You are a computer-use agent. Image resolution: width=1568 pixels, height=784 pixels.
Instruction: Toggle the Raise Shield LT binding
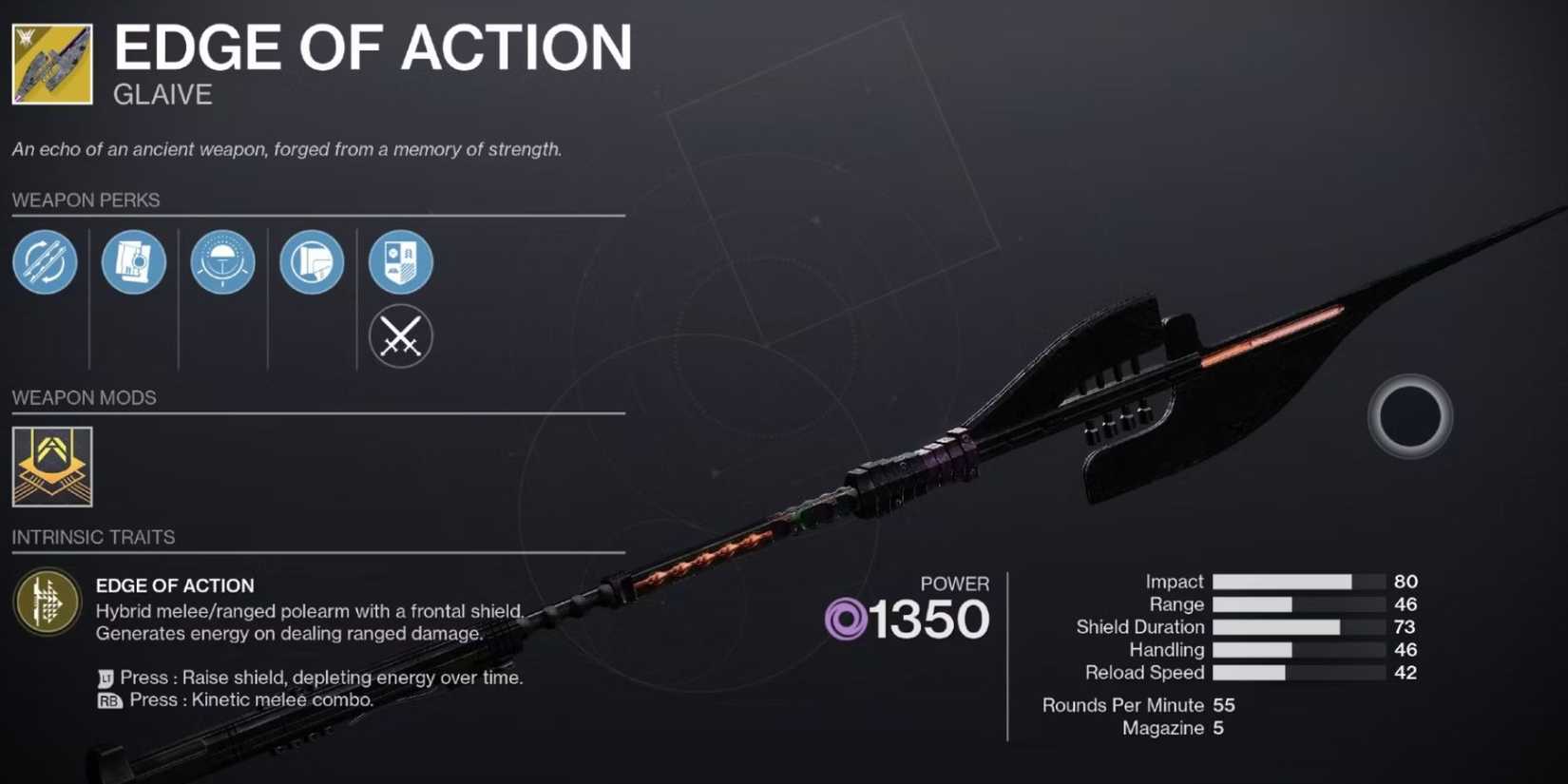pyautogui.click(x=104, y=678)
